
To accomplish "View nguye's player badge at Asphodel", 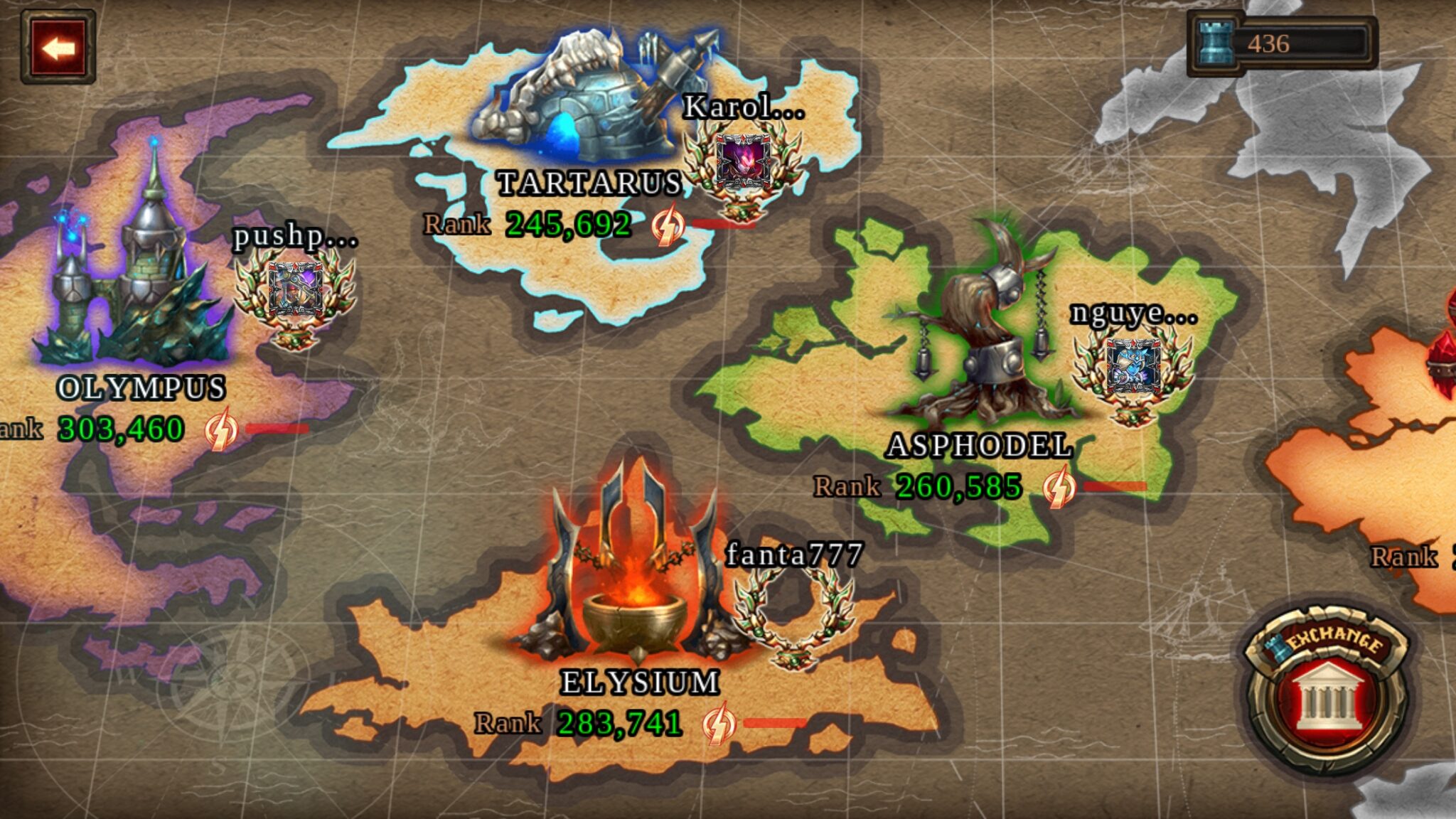I will click(x=1133, y=370).
